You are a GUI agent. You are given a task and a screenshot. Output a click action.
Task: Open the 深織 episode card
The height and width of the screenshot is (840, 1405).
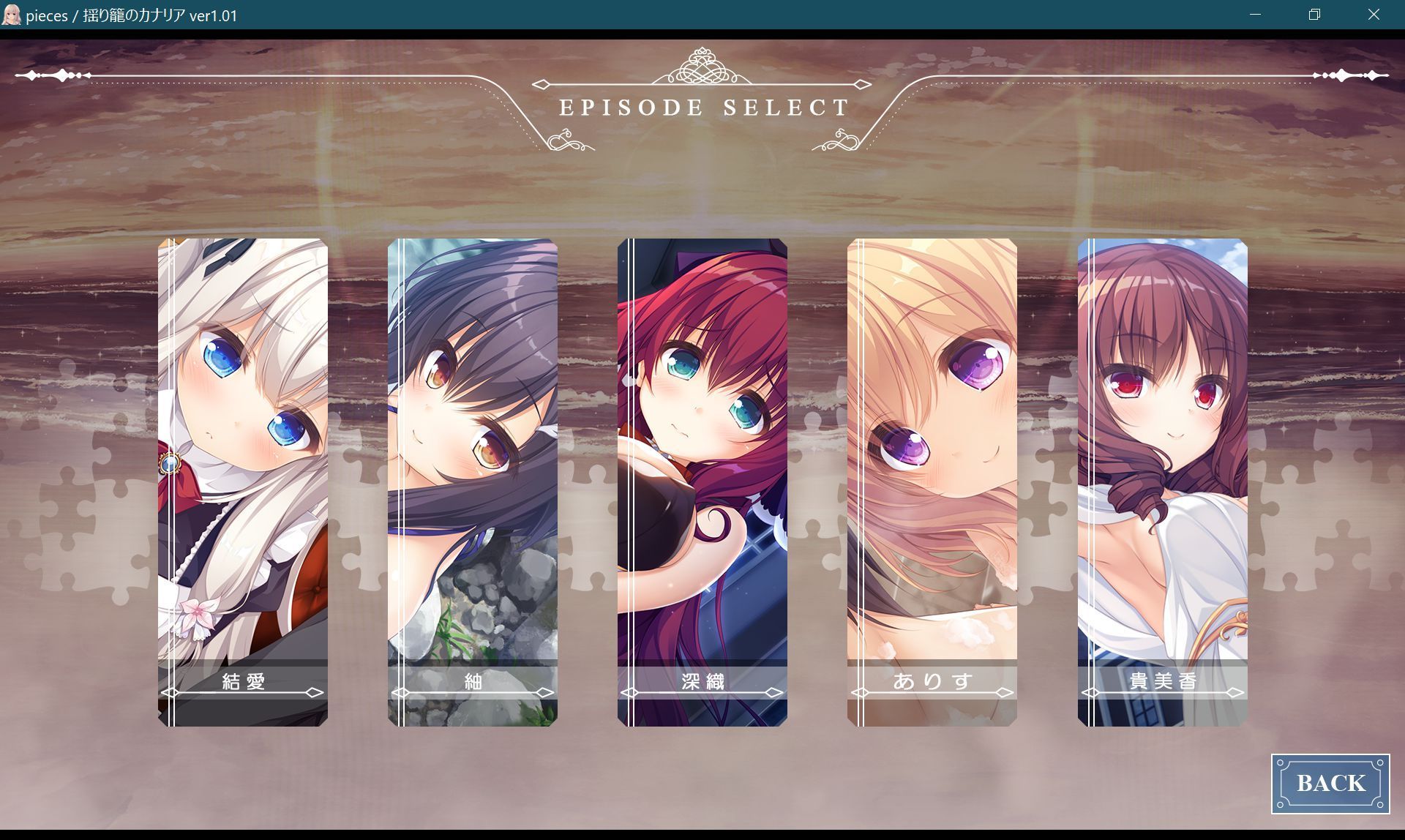coord(702,482)
